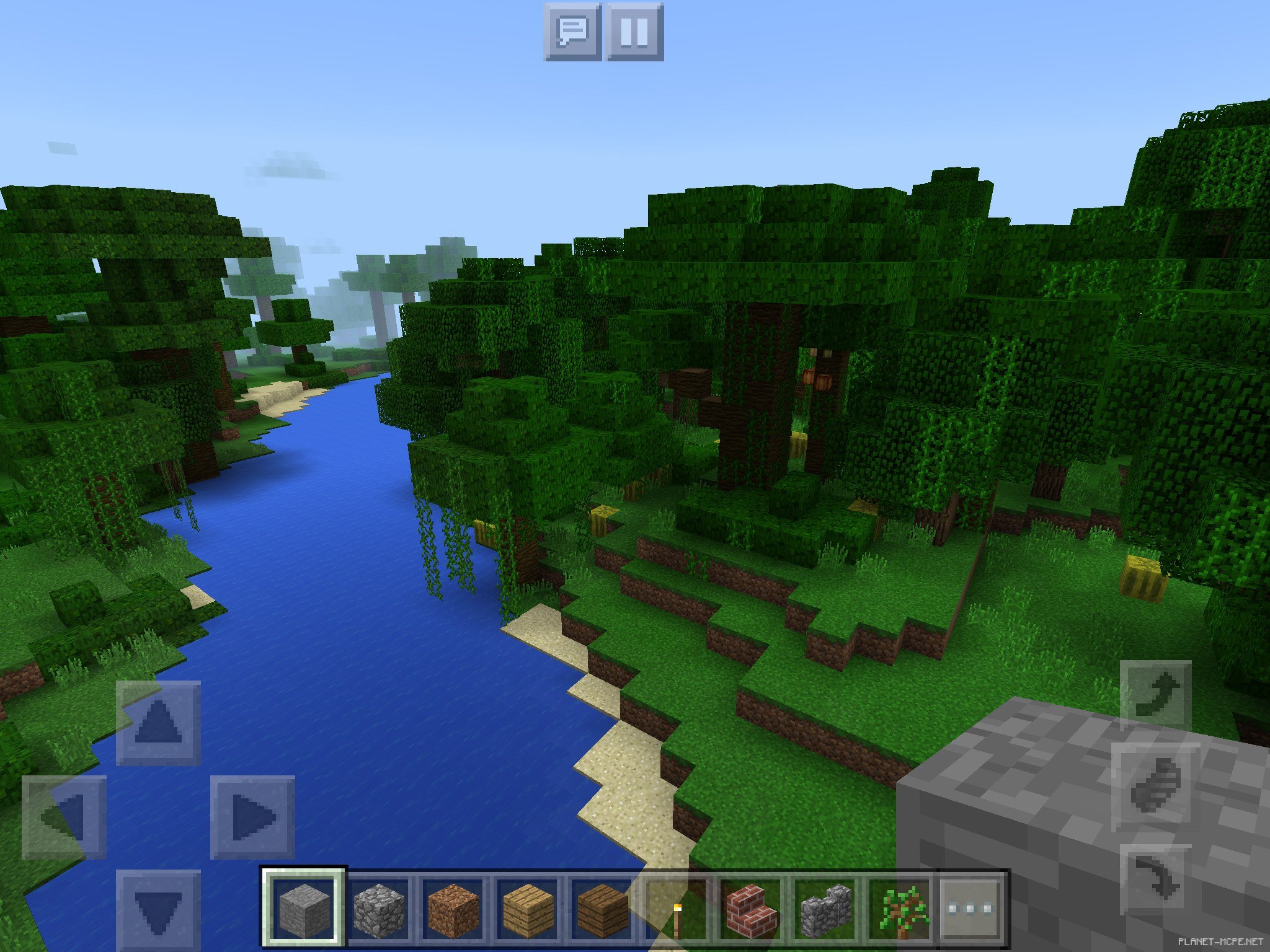The image size is (1270, 952).
Task: Open the chat speech bubble button
Action: pos(572,32)
